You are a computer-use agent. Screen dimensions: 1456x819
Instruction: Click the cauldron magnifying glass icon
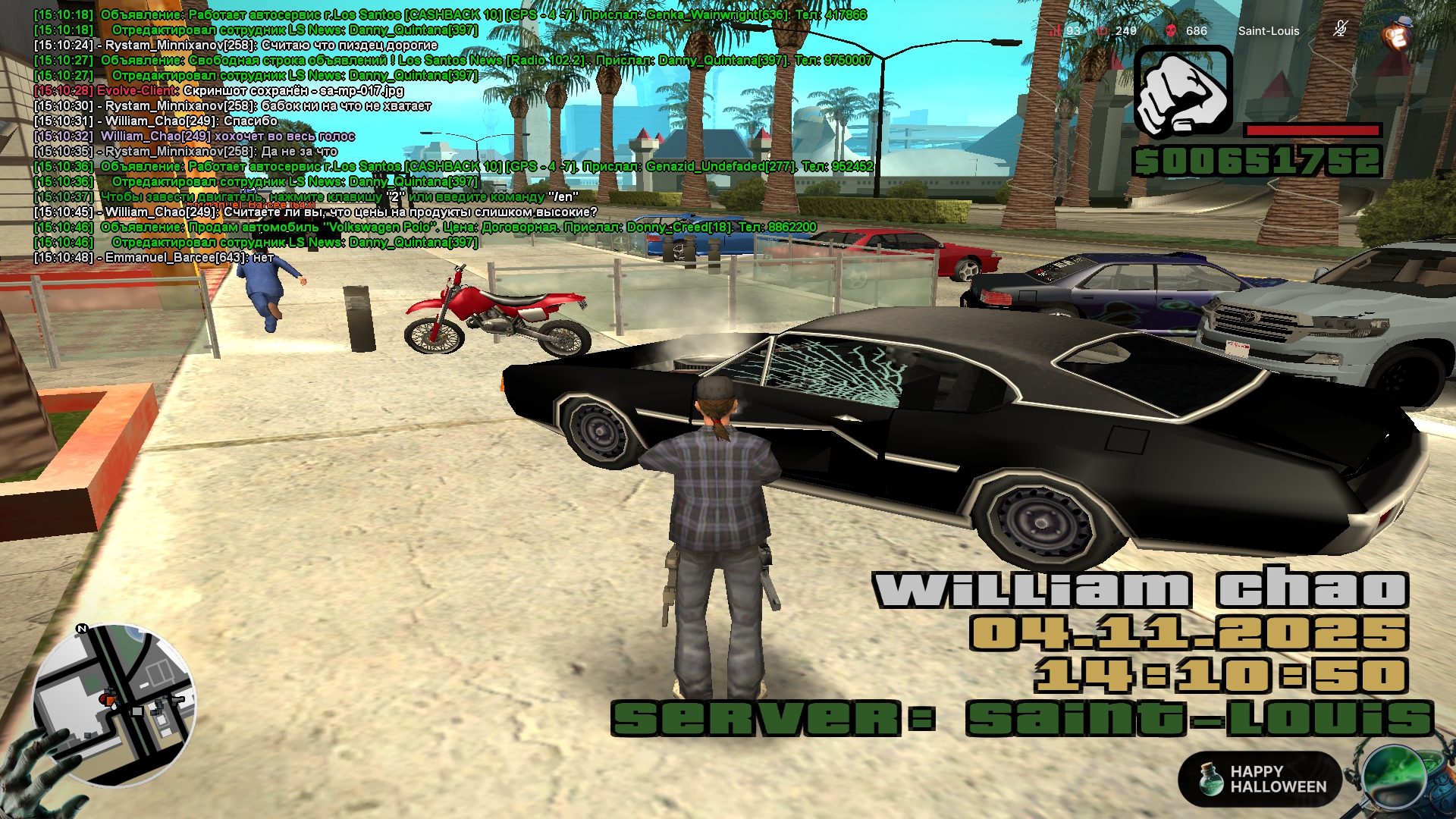coord(1394,778)
